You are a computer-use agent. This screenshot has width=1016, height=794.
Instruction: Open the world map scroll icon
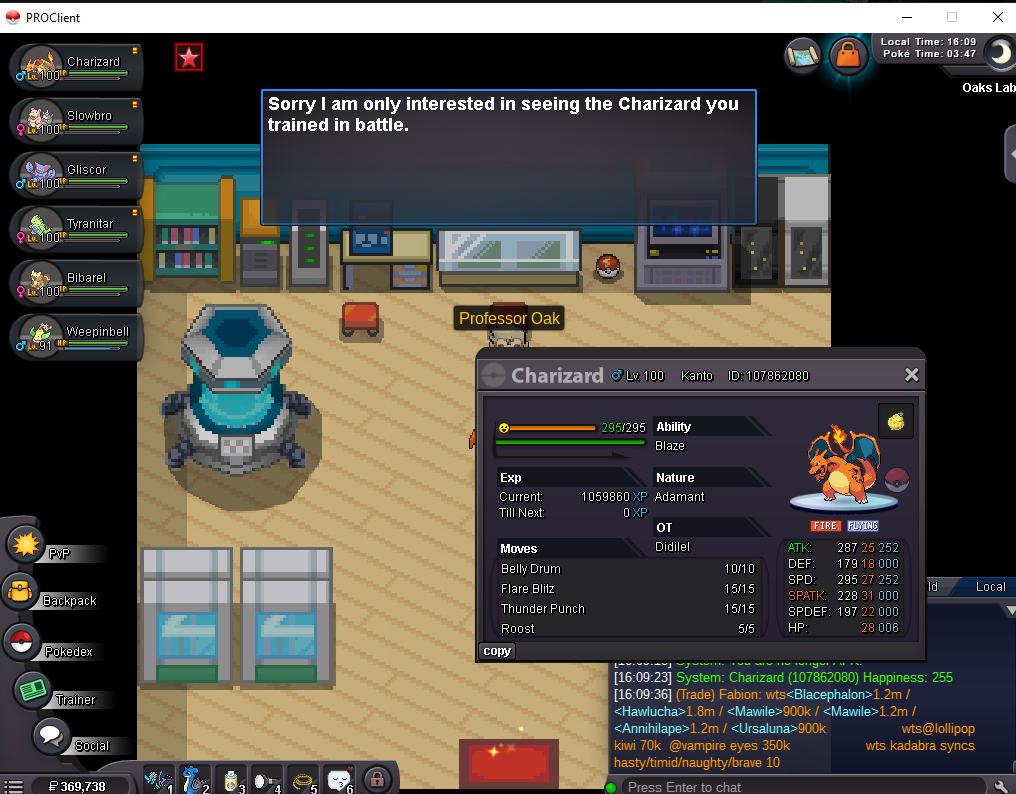tap(803, 54)
